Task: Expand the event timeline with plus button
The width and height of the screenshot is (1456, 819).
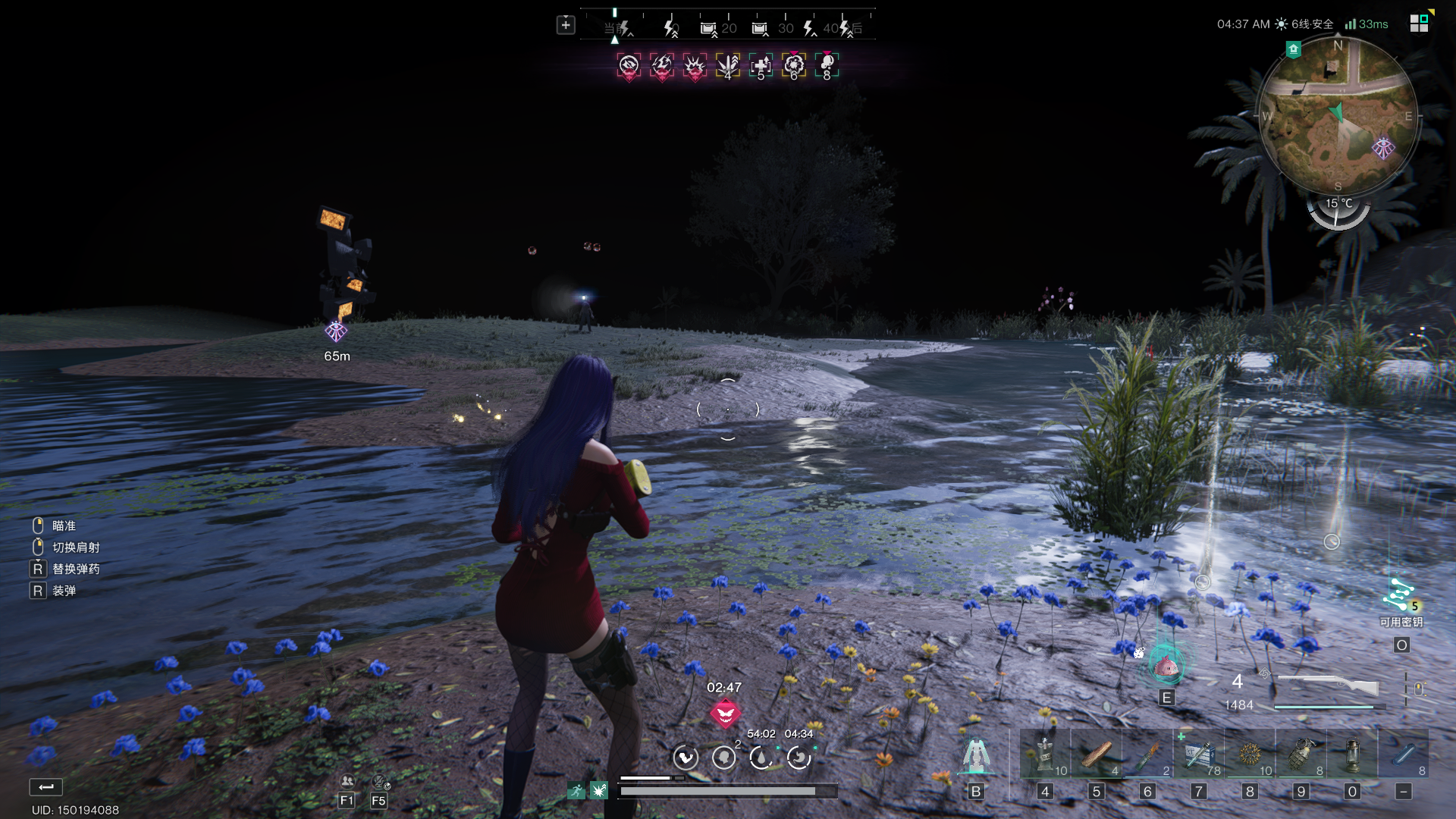Action: click(x=566, y=25)
